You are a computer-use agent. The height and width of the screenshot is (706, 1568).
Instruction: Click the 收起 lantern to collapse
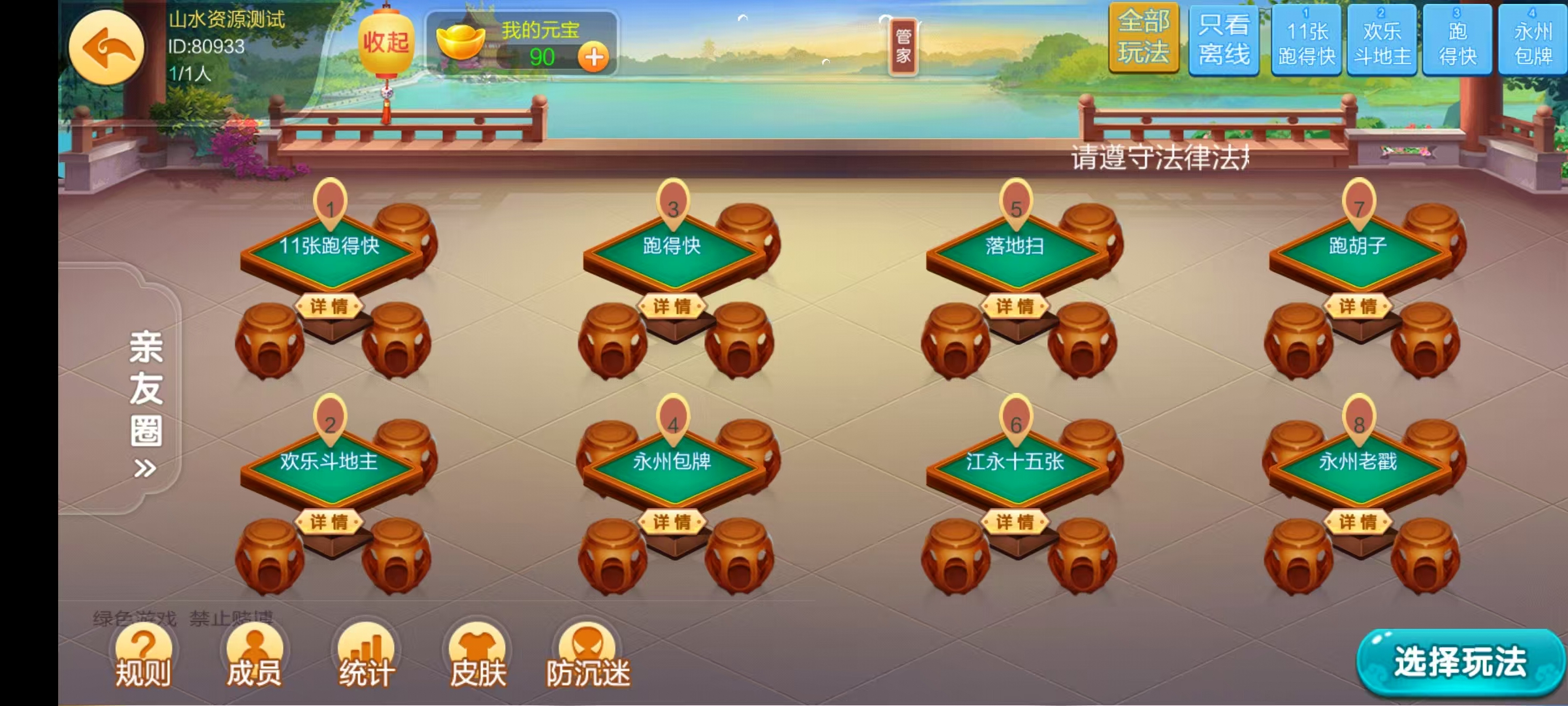point(387,41)
